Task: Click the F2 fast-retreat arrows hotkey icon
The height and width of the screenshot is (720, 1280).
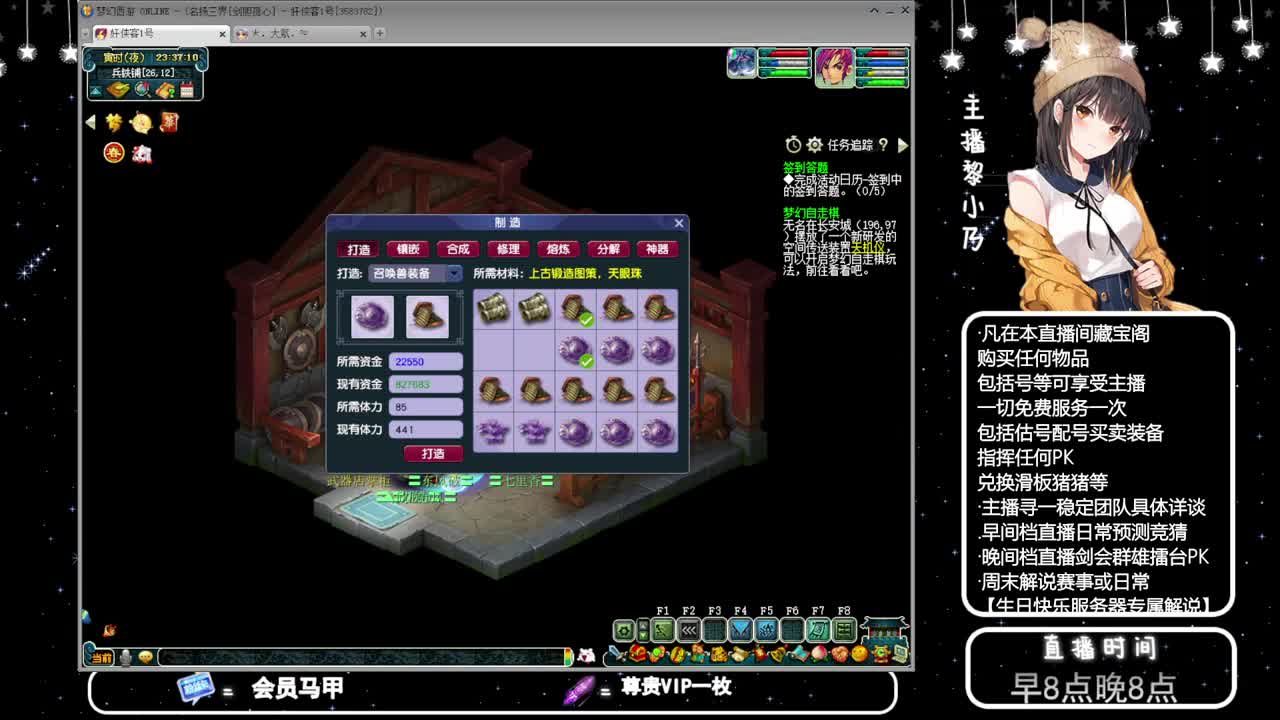Action: point(690,630)
